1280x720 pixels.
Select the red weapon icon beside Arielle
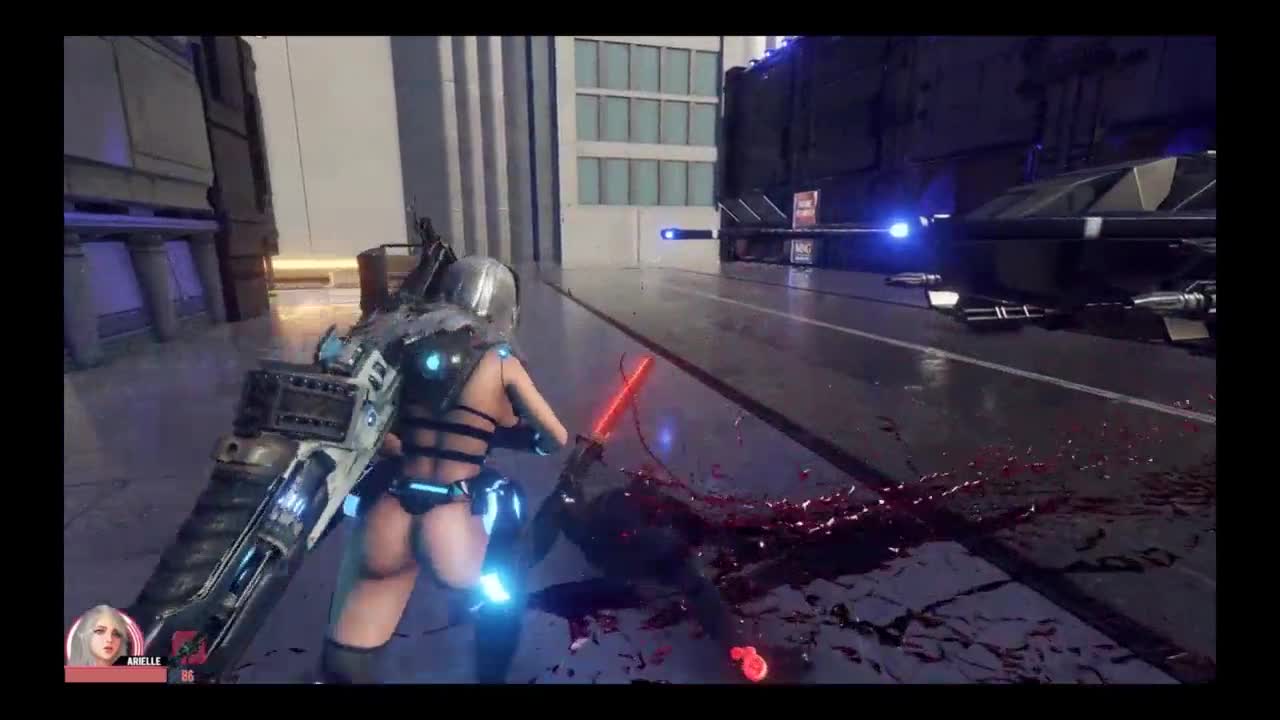pos(188,649)
